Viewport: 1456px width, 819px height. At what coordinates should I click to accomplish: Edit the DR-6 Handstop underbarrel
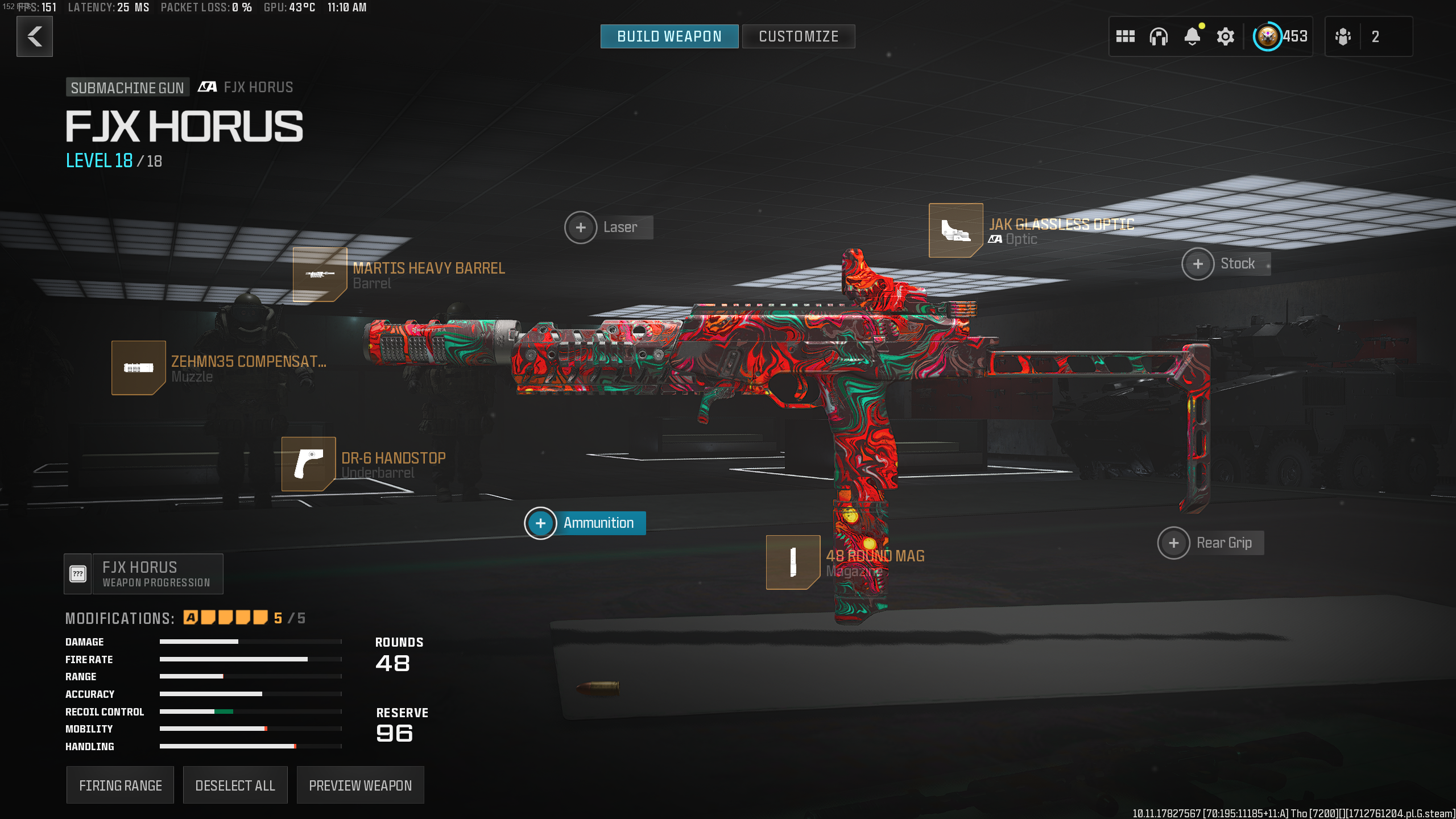[x=308, y=464]
